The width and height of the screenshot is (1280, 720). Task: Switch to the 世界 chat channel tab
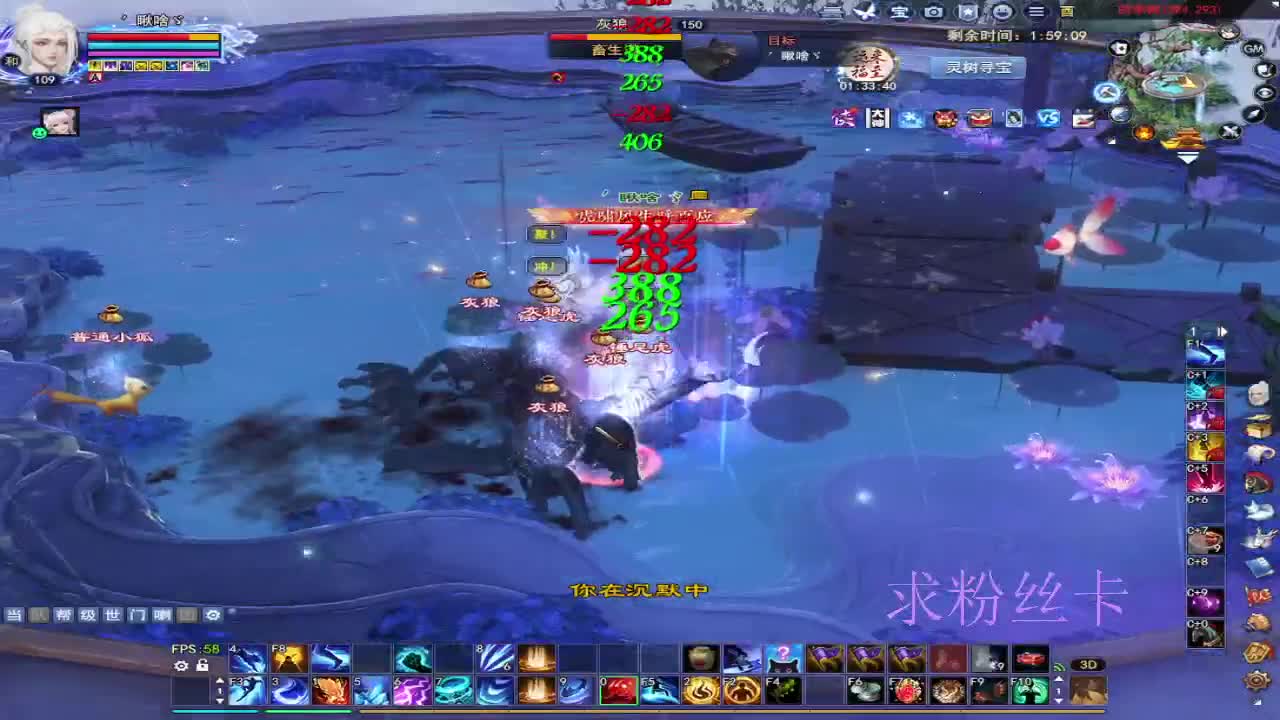pos(112,614)
